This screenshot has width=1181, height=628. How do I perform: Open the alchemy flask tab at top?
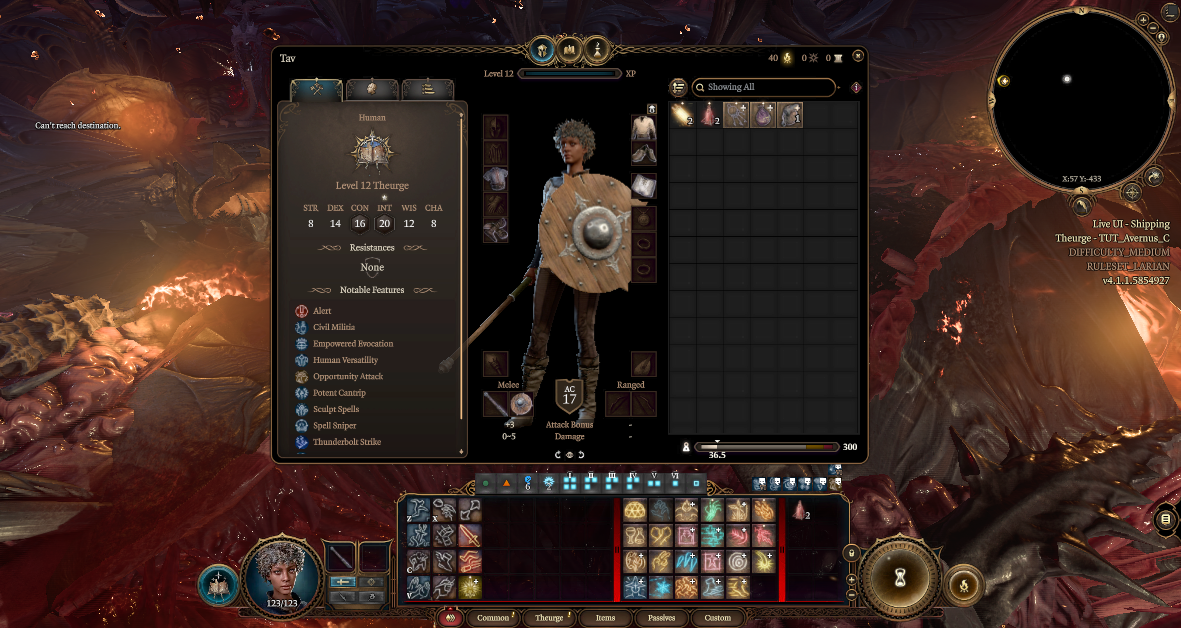pyautogui.click(x=597, y=48)
